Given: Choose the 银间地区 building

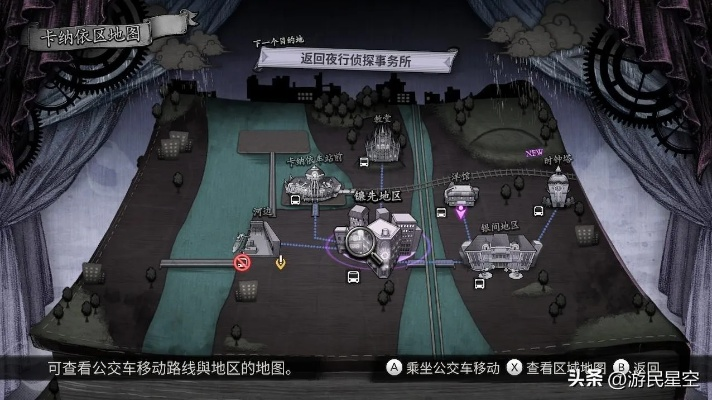Looking at the screenshot, I should [x=496, y=250].
